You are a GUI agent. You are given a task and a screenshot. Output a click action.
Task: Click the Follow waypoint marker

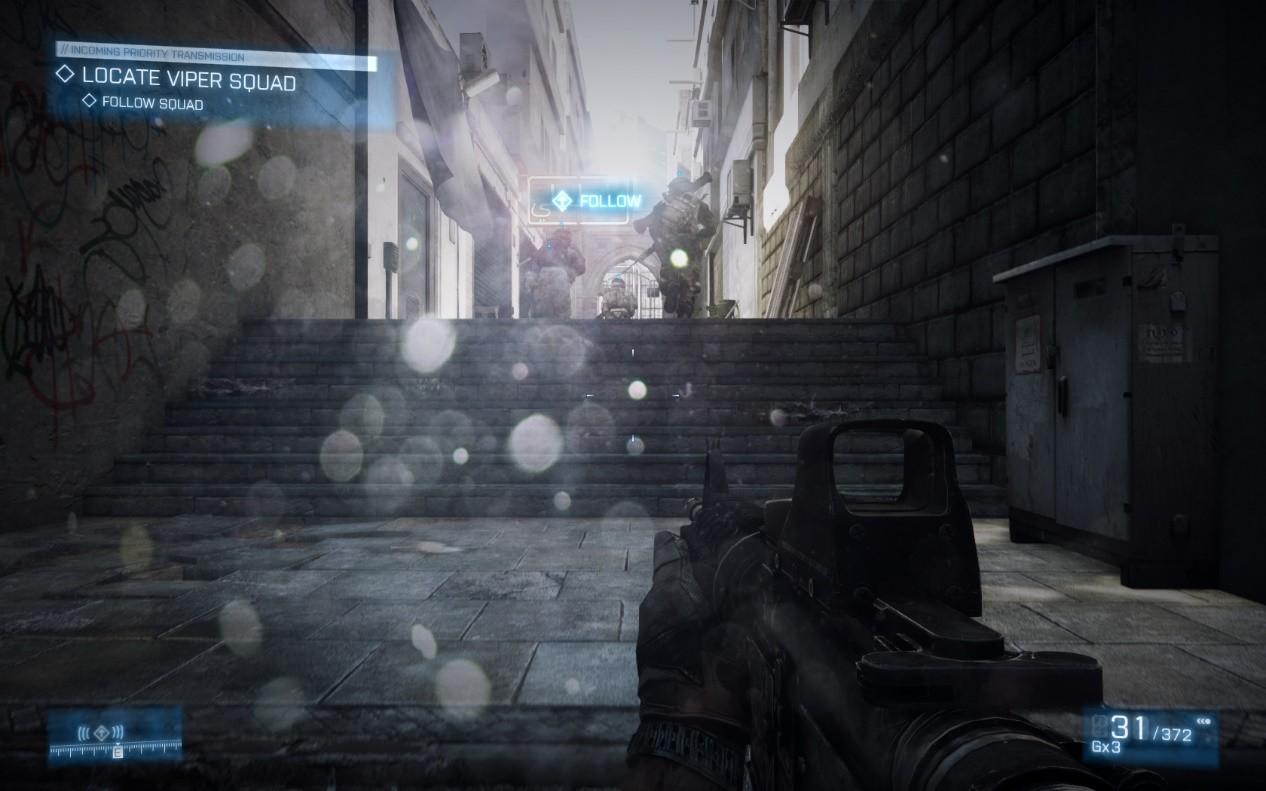pos(598,200)
